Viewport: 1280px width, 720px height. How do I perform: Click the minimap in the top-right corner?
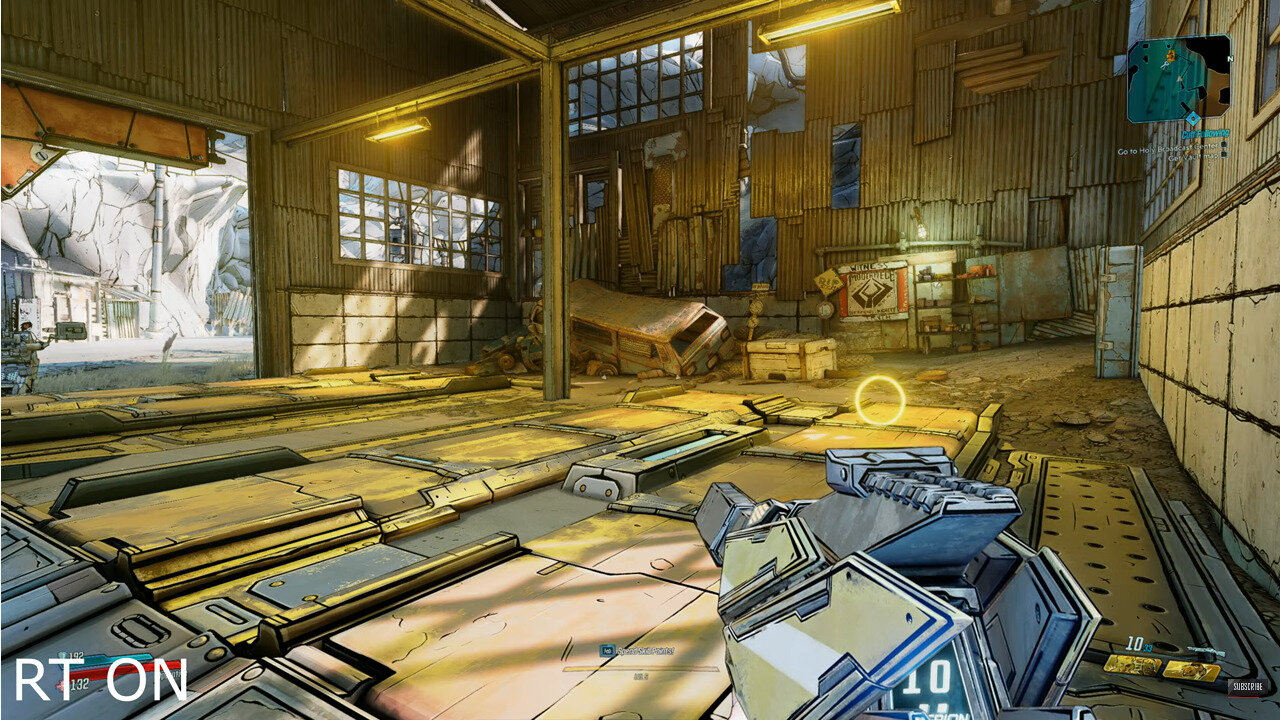[x=1178, y=80]
